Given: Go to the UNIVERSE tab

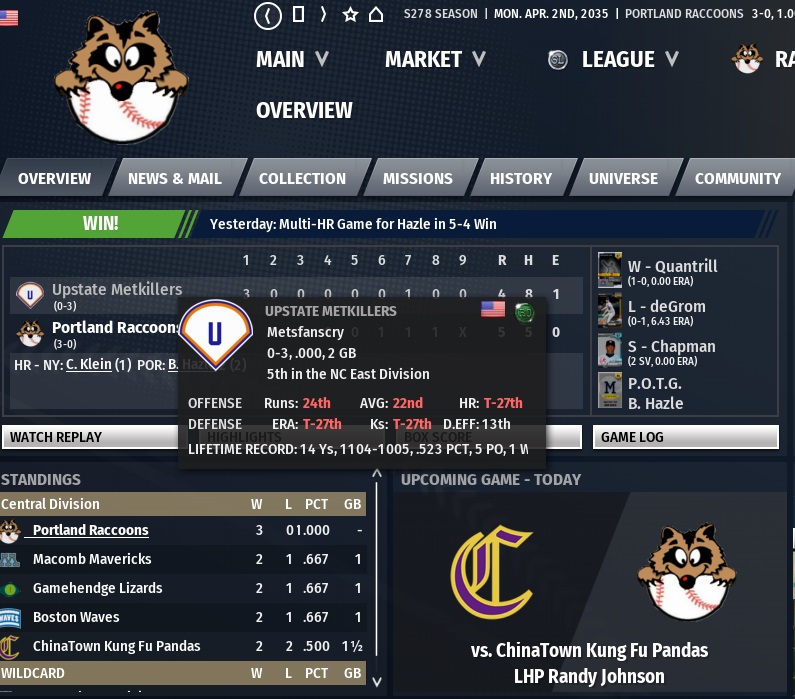Looking at the screenshot, I should click(623, 179).
